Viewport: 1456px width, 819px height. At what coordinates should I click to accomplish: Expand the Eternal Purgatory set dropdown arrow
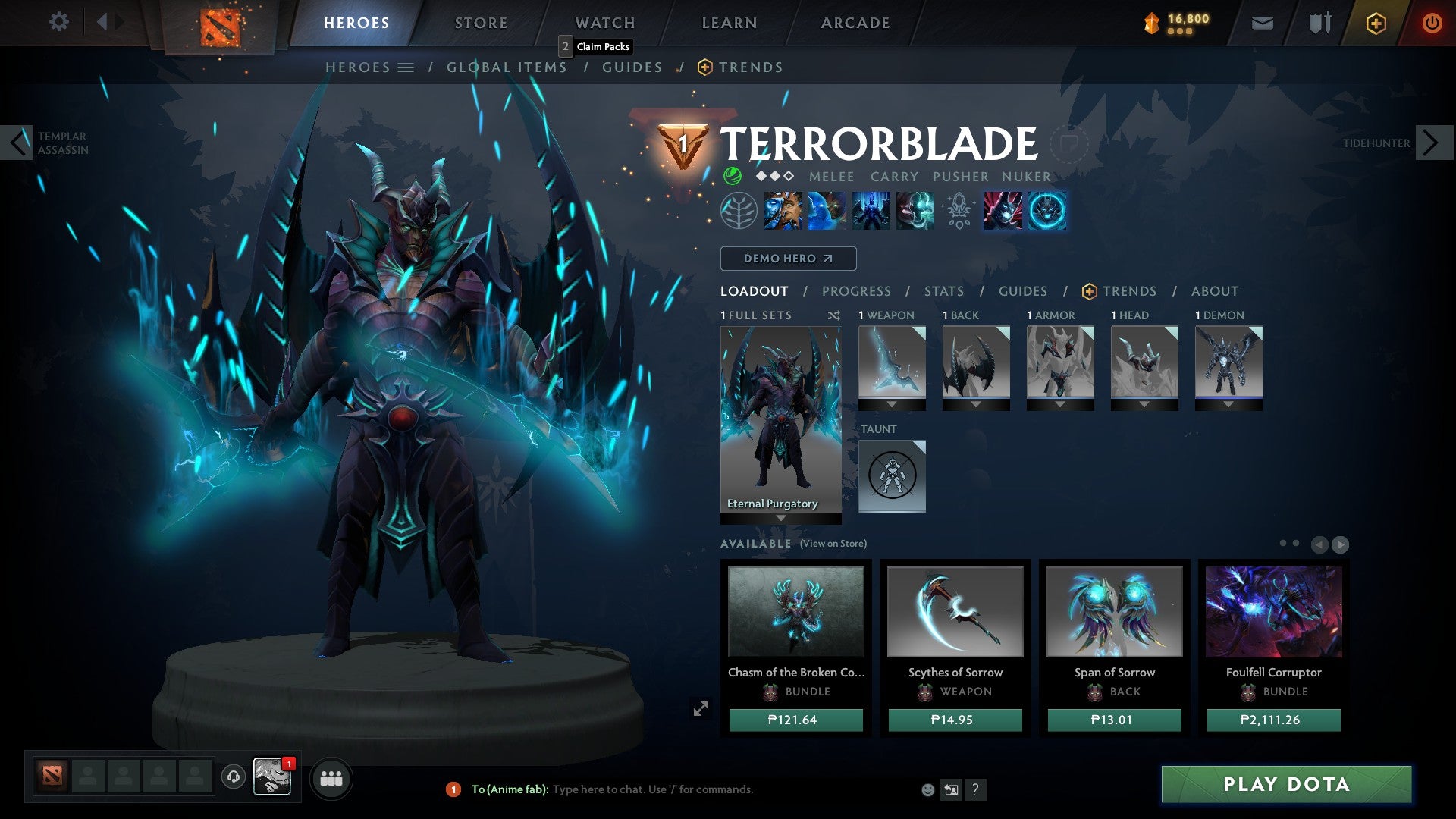pyautogui.click(x=780, y=516)
